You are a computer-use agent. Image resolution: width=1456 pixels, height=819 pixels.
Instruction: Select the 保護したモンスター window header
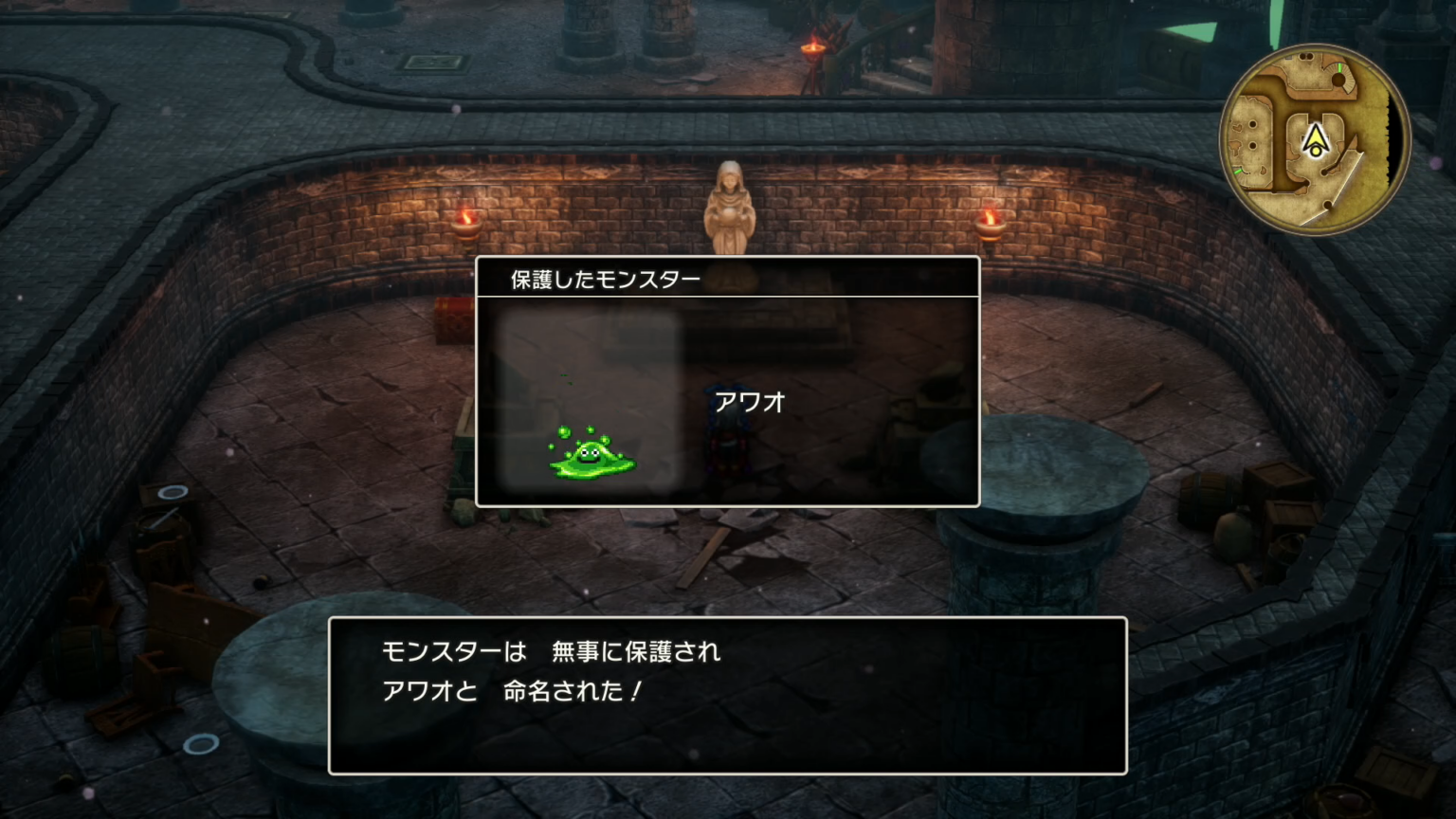(604, 277)
